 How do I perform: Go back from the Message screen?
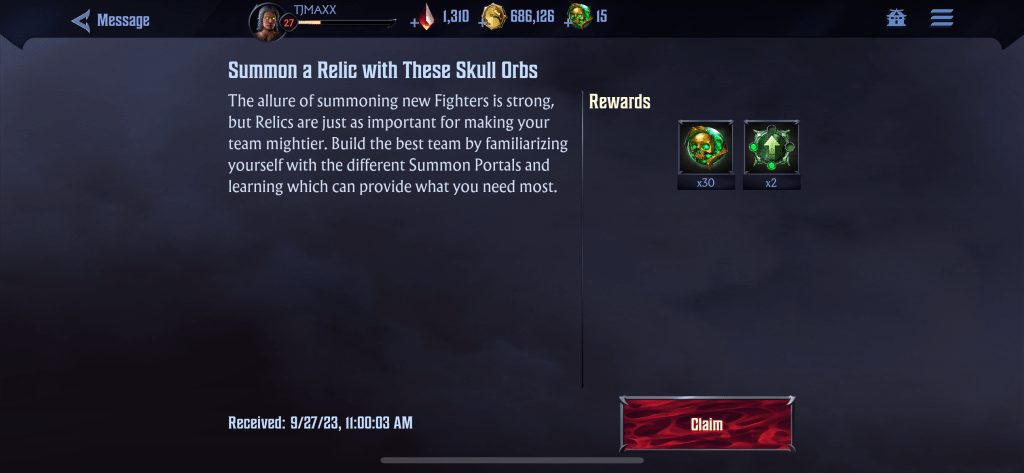click(82, 20)
